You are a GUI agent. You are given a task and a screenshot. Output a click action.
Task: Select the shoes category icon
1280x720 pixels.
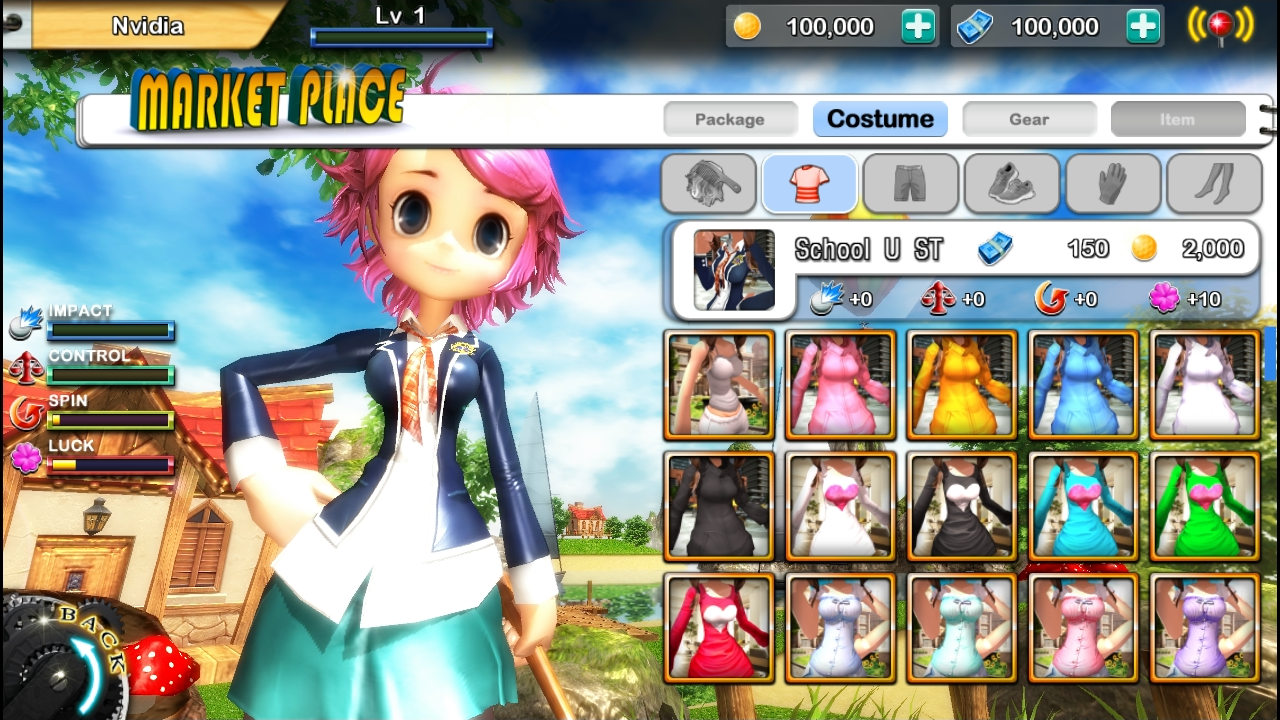(1011, 184)
